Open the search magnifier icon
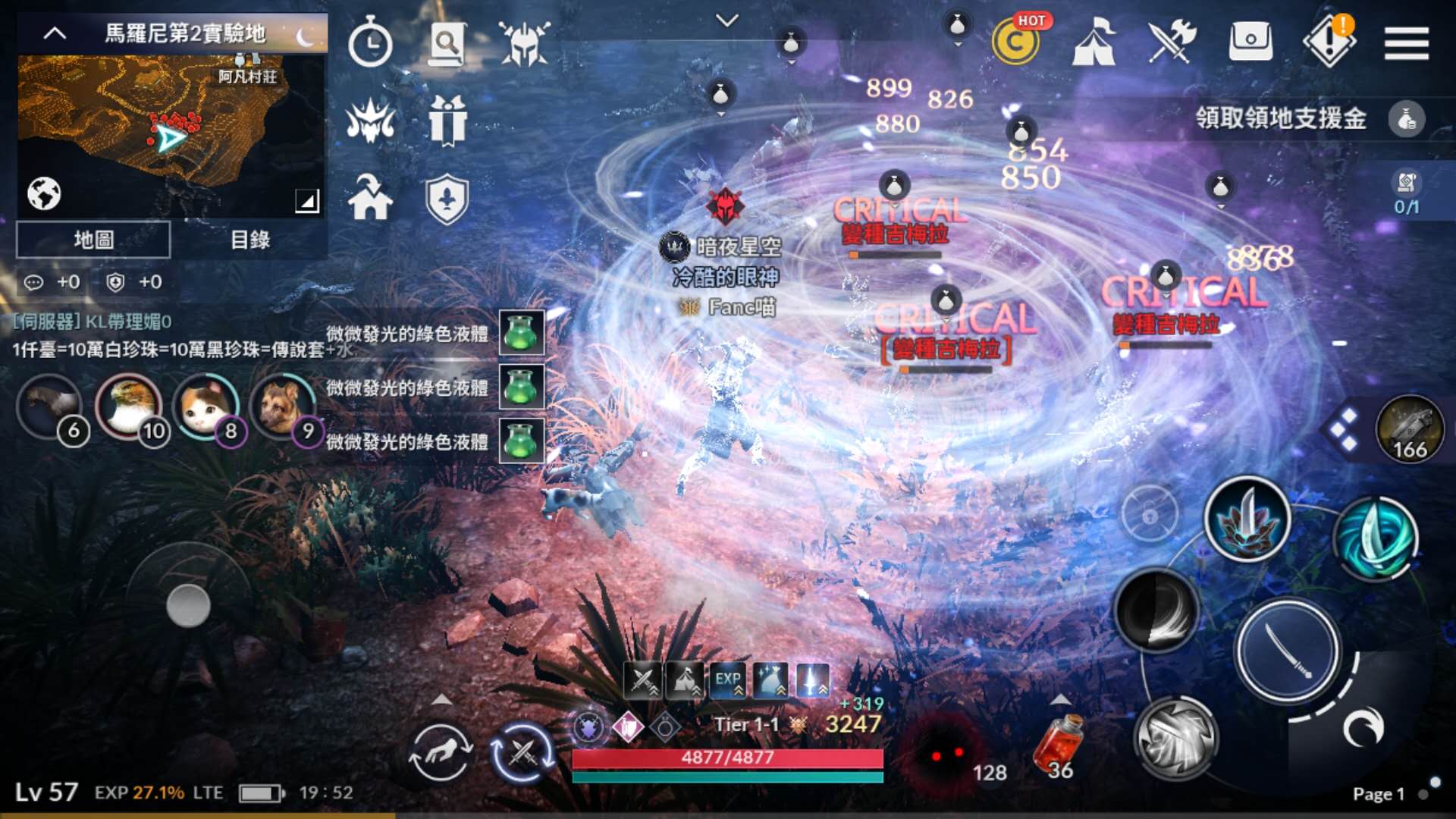Image resolution: width=1456 pixels, height=819 pixels. coord(447,43)
